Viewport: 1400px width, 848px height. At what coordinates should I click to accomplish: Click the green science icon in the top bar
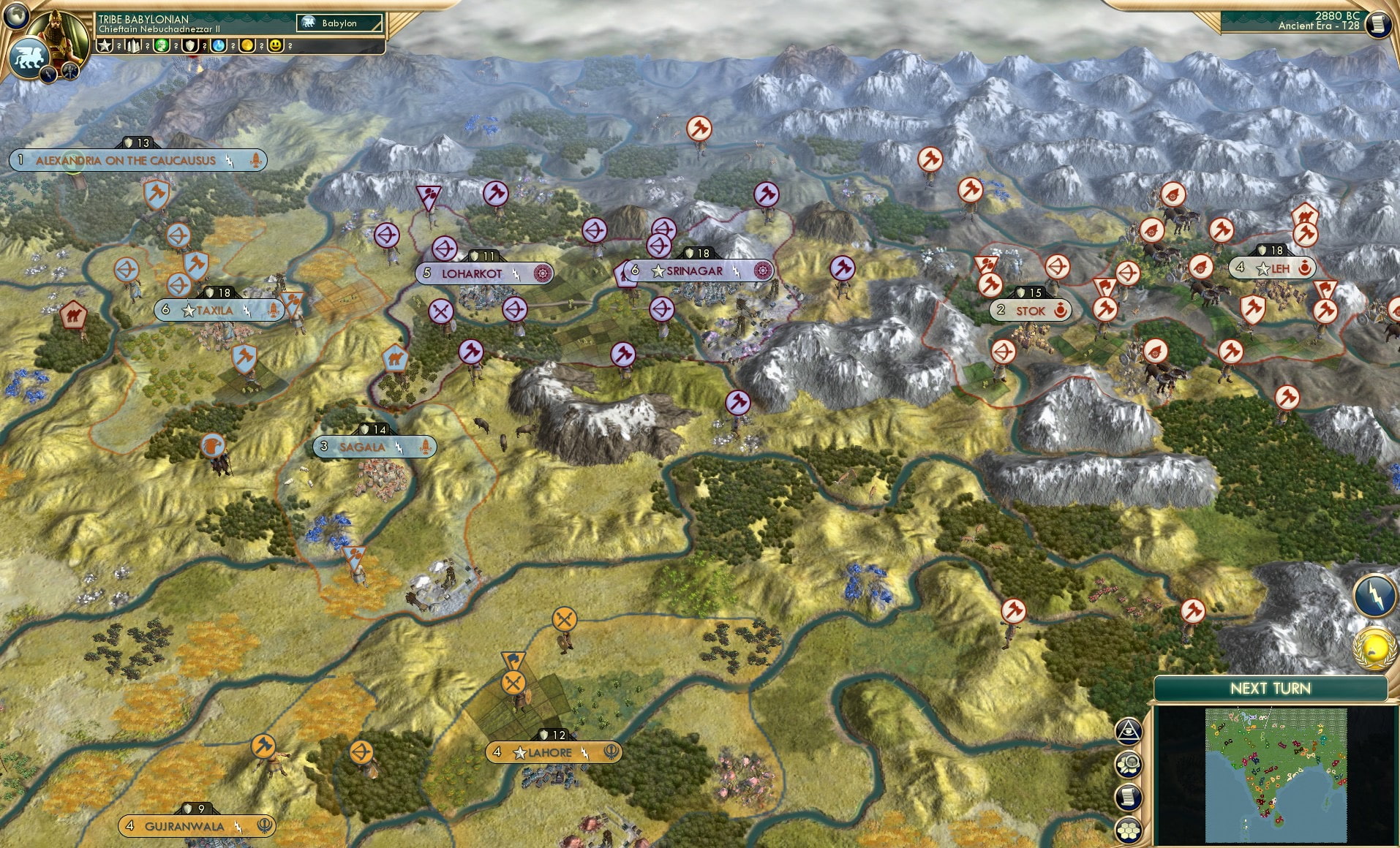click(x=161, y=46)
